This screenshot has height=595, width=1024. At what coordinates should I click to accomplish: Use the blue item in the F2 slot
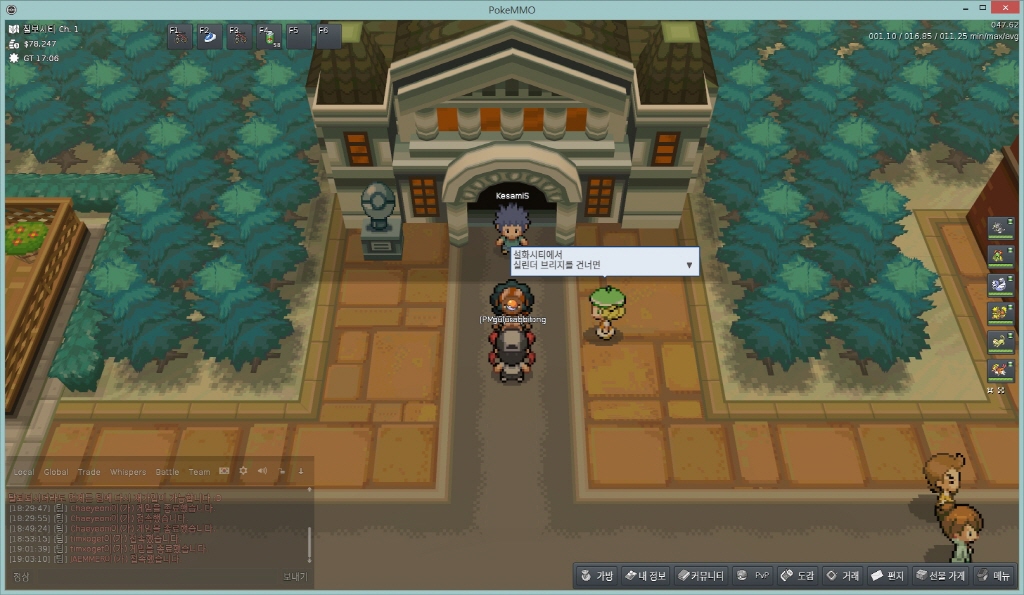point(210,37)
